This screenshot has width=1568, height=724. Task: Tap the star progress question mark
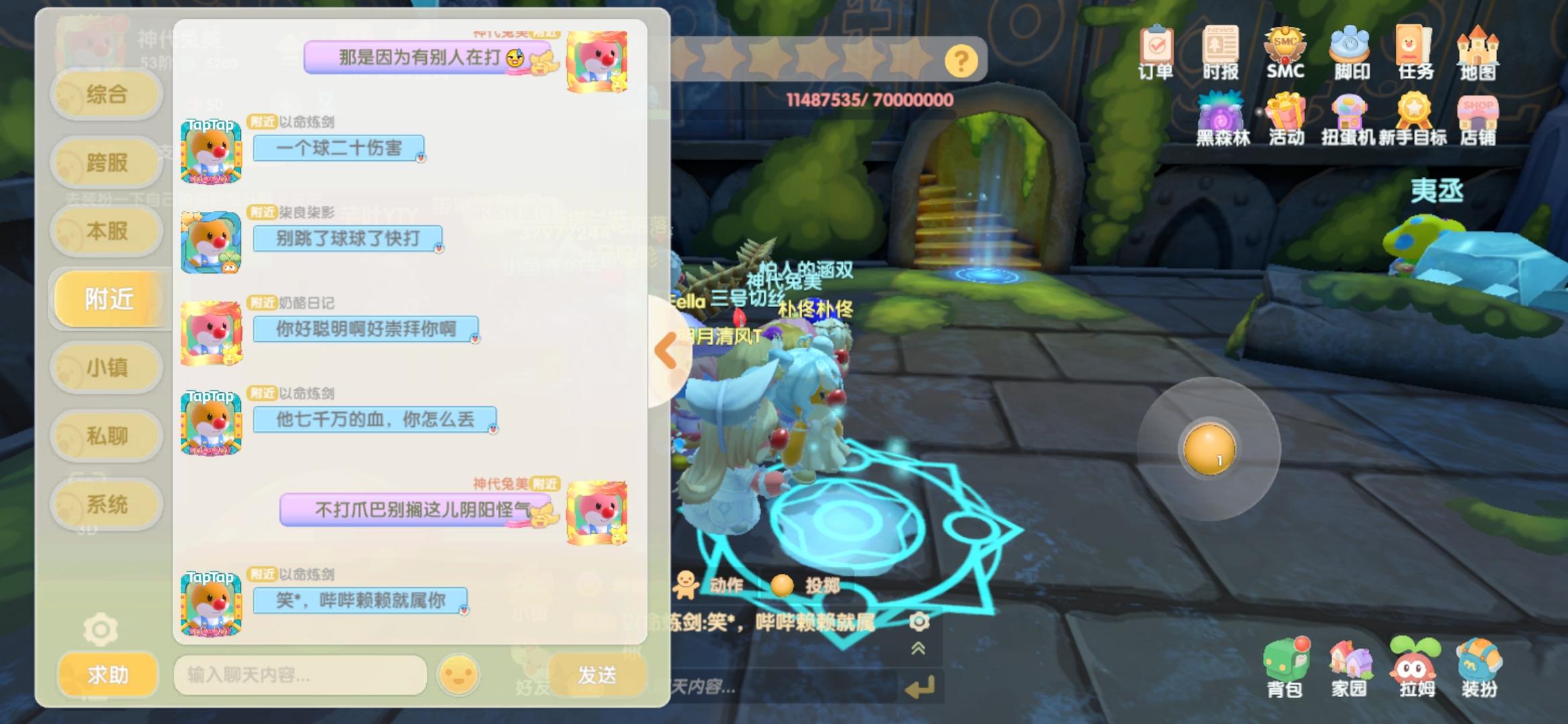click(x=961, y=60)
